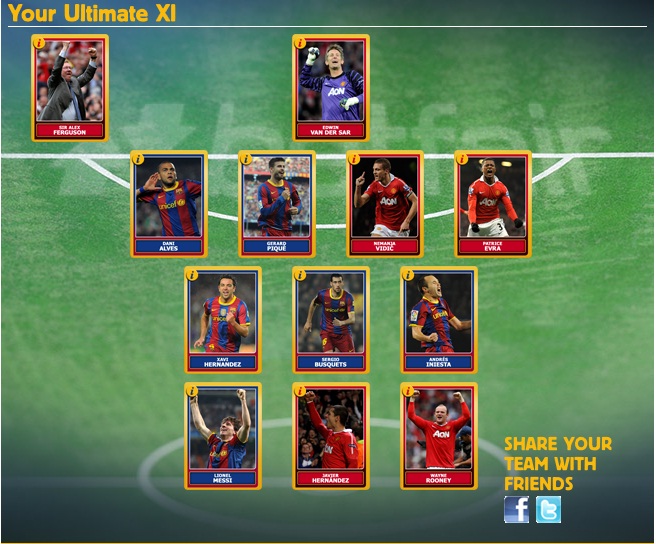Share your team on Facebook
The height and width of the screenshot is (544, 656).
(x=516, y=510)
